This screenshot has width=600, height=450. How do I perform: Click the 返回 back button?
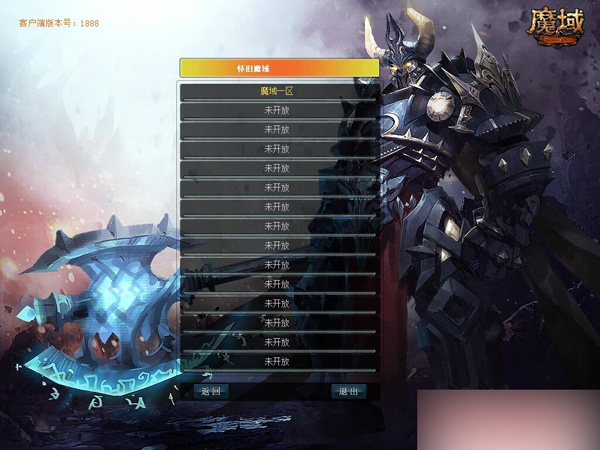[x=209, y=391]
